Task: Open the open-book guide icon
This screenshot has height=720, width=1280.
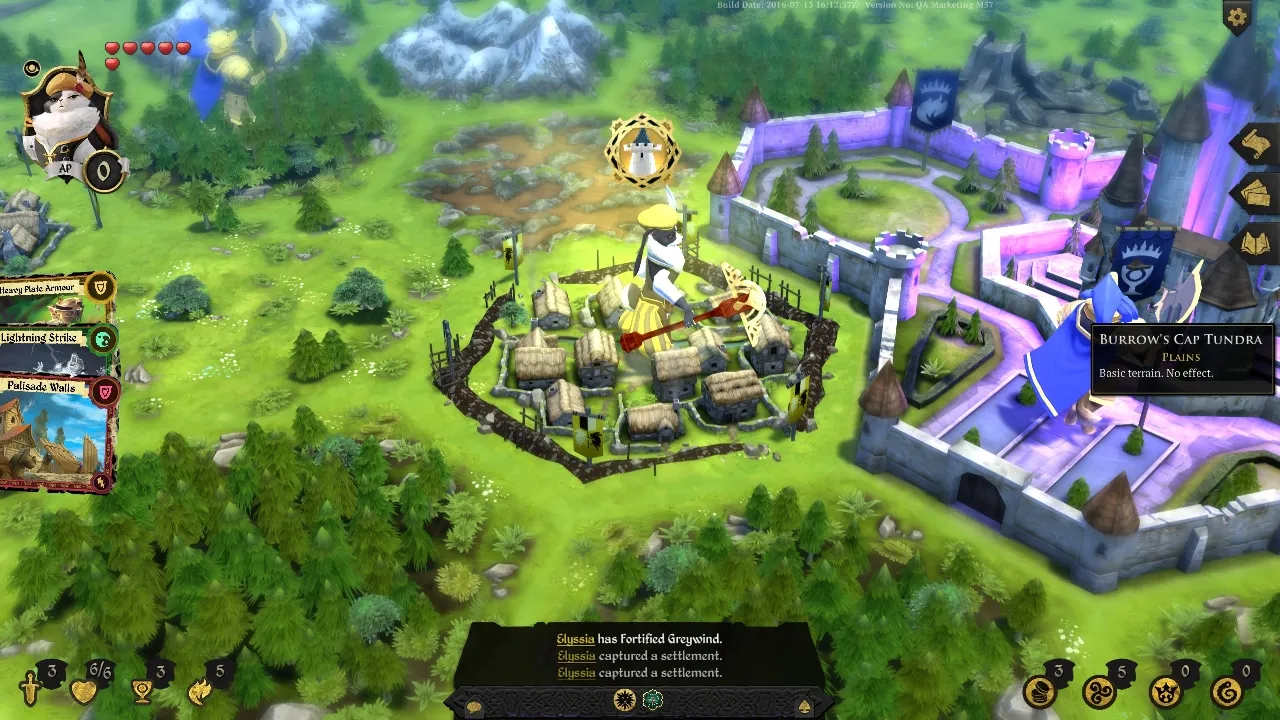Action: [x=1255, y=242]
